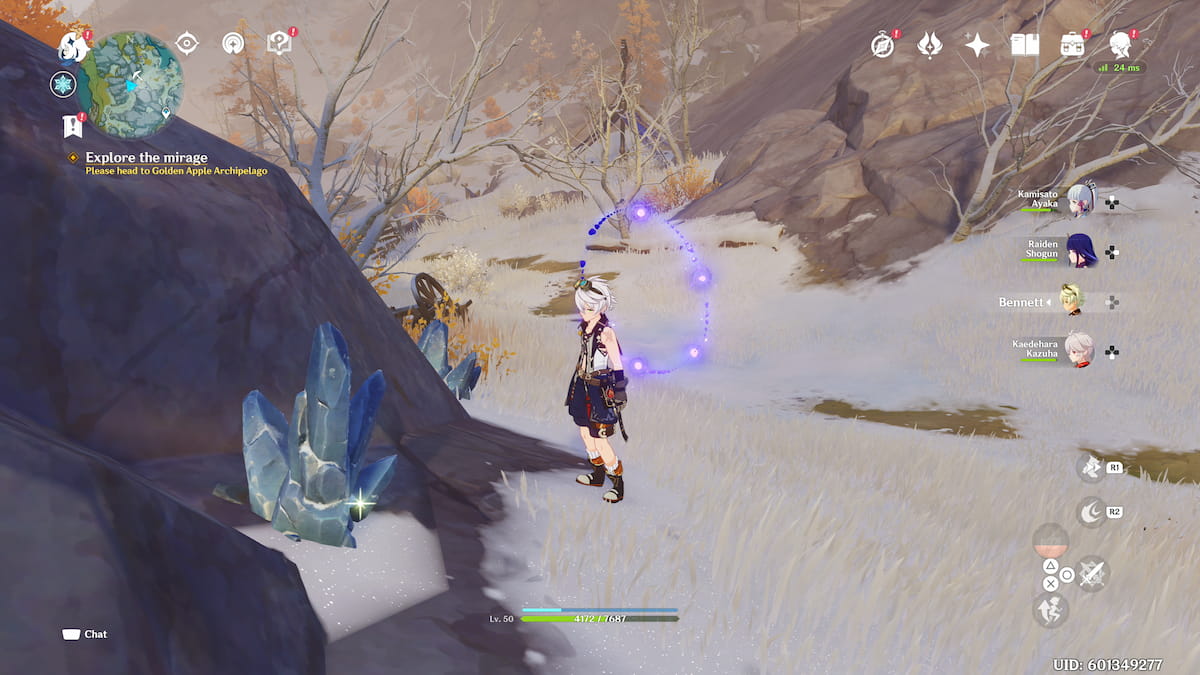Switch to Kaedehara Kazuha in the party

coord(1080,351)
